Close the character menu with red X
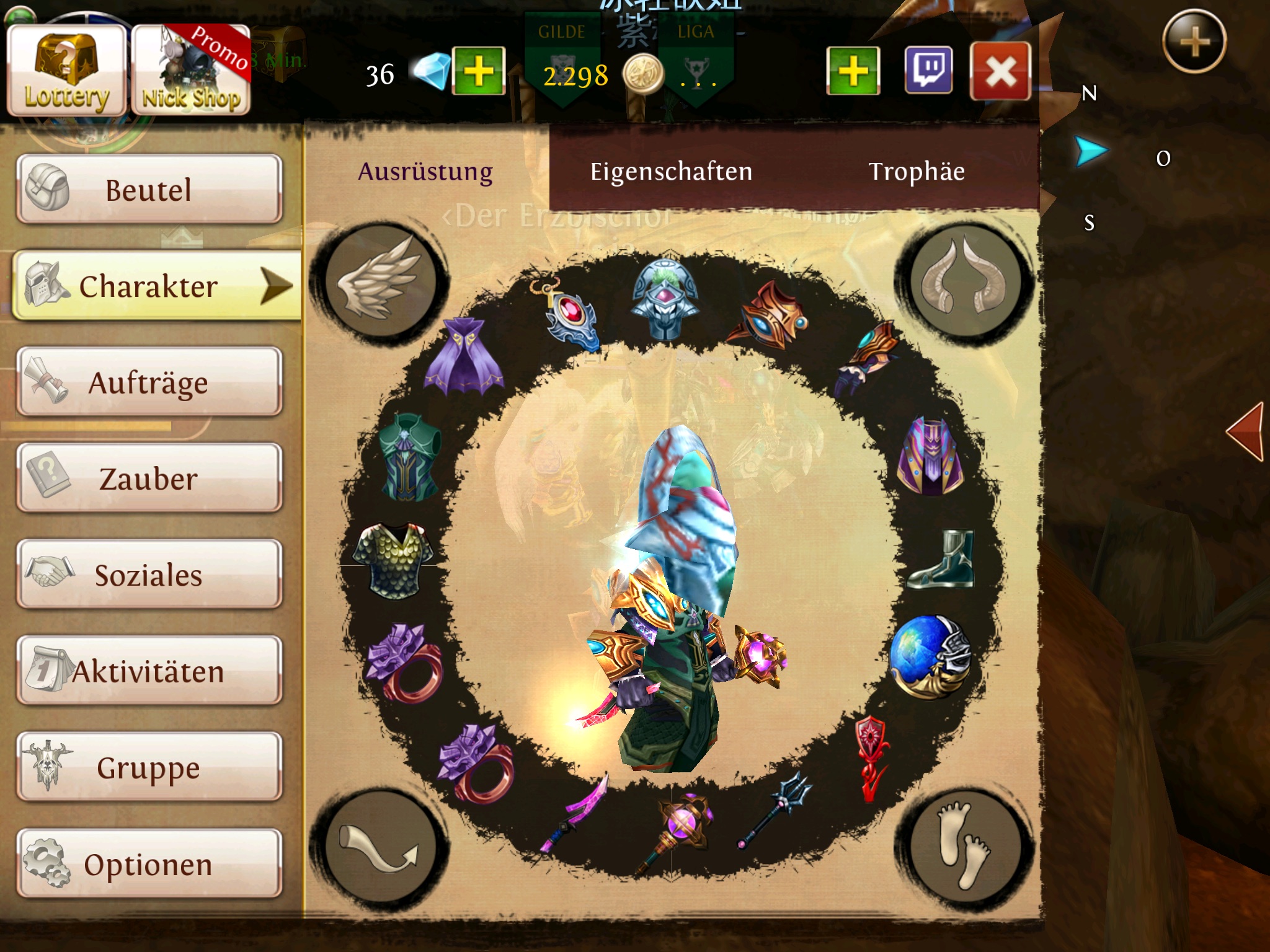 click(1000, 71)
